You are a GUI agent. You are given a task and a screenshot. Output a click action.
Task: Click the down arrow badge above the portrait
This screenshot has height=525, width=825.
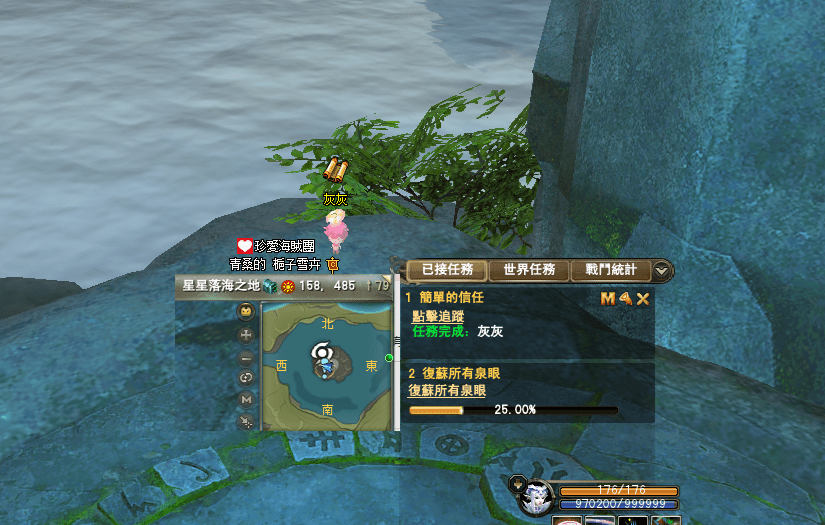tap(517, 483)
